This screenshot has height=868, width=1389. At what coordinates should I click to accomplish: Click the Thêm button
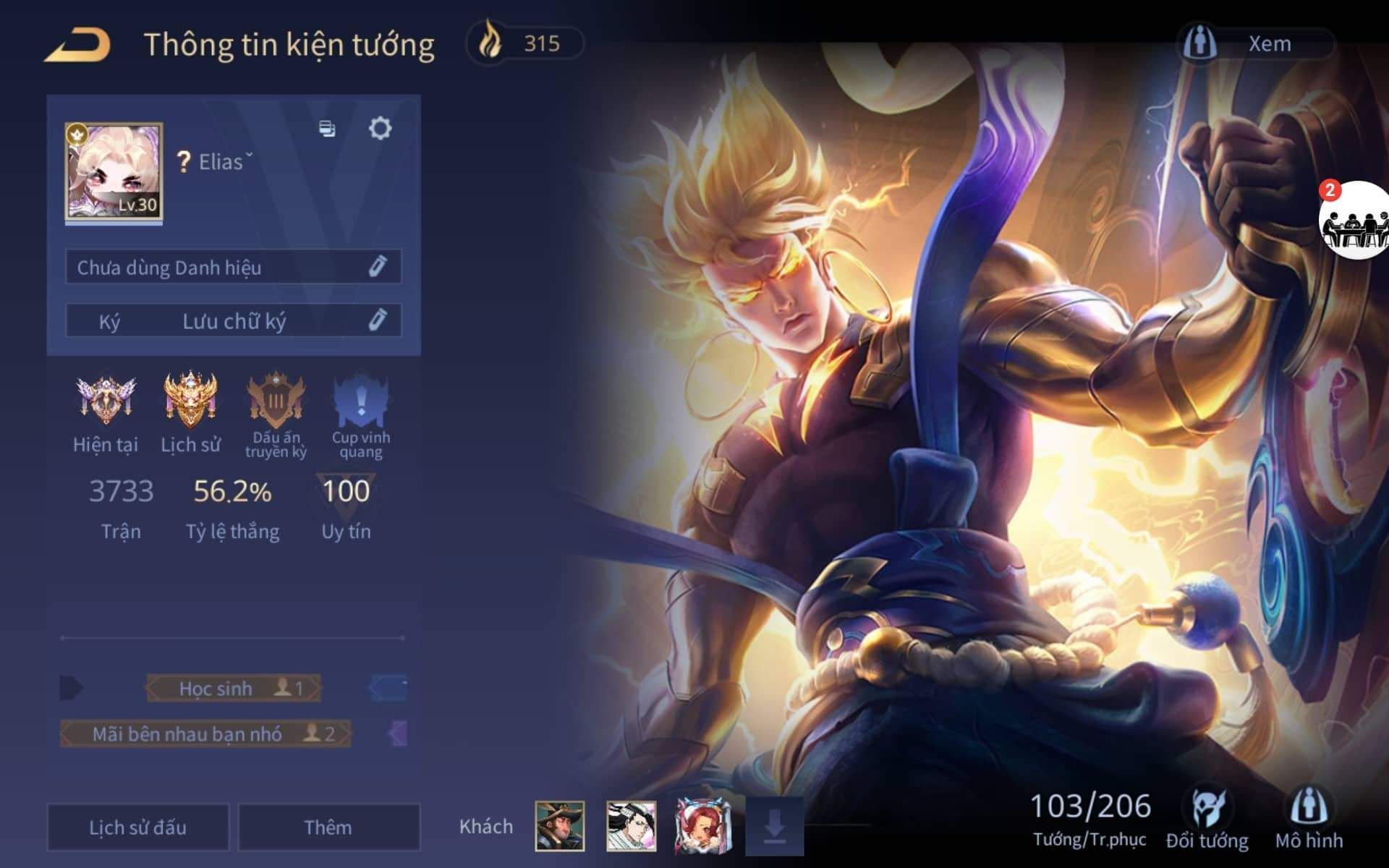[x=328, y=827]
